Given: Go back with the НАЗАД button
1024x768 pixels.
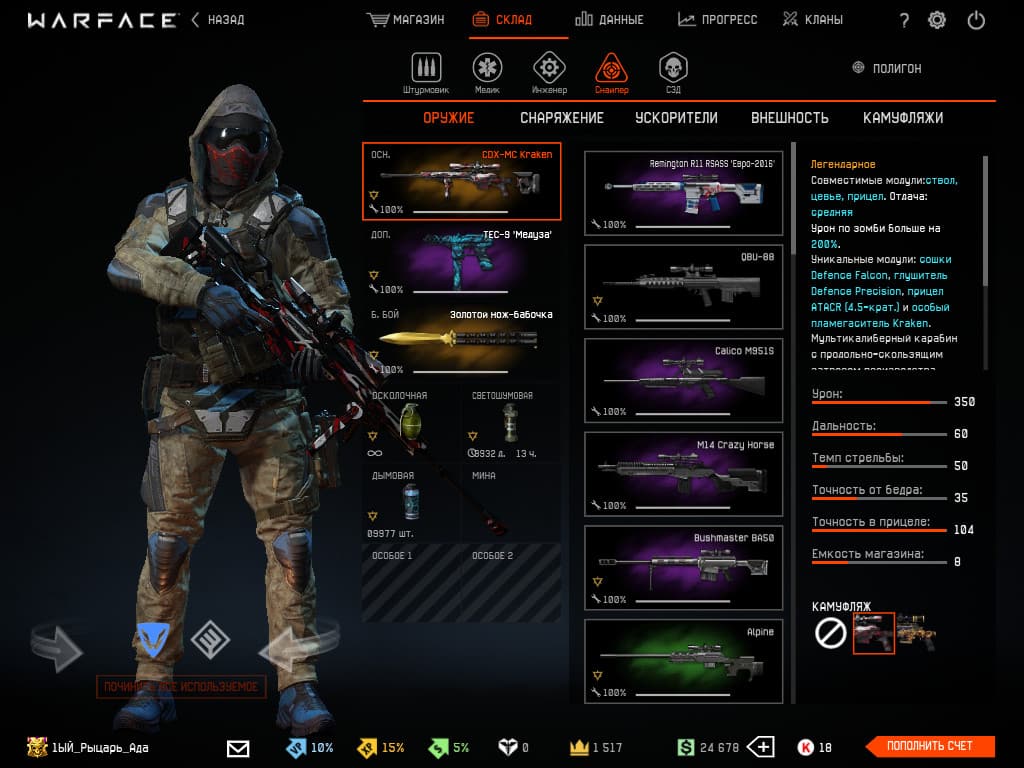Looking at the screenshot, I should click(218, 20).
